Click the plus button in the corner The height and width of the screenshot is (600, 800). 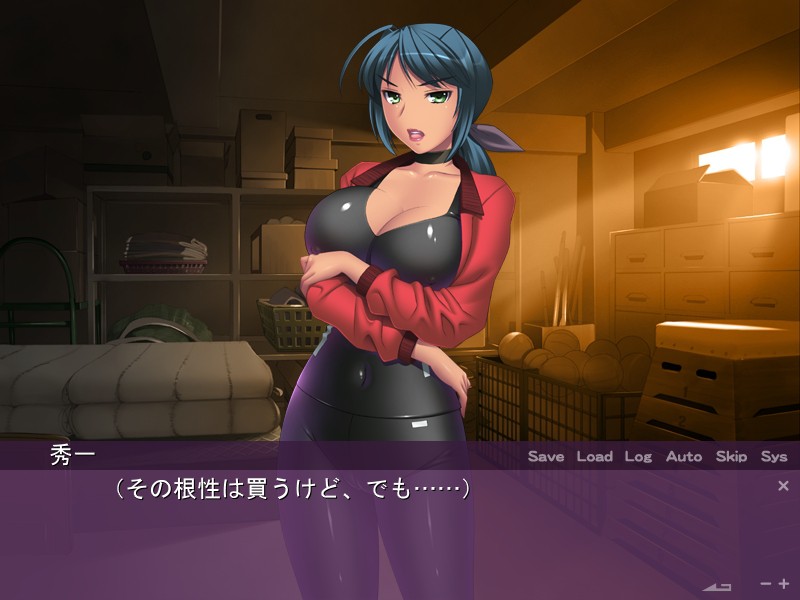click(x=784, y=583)
